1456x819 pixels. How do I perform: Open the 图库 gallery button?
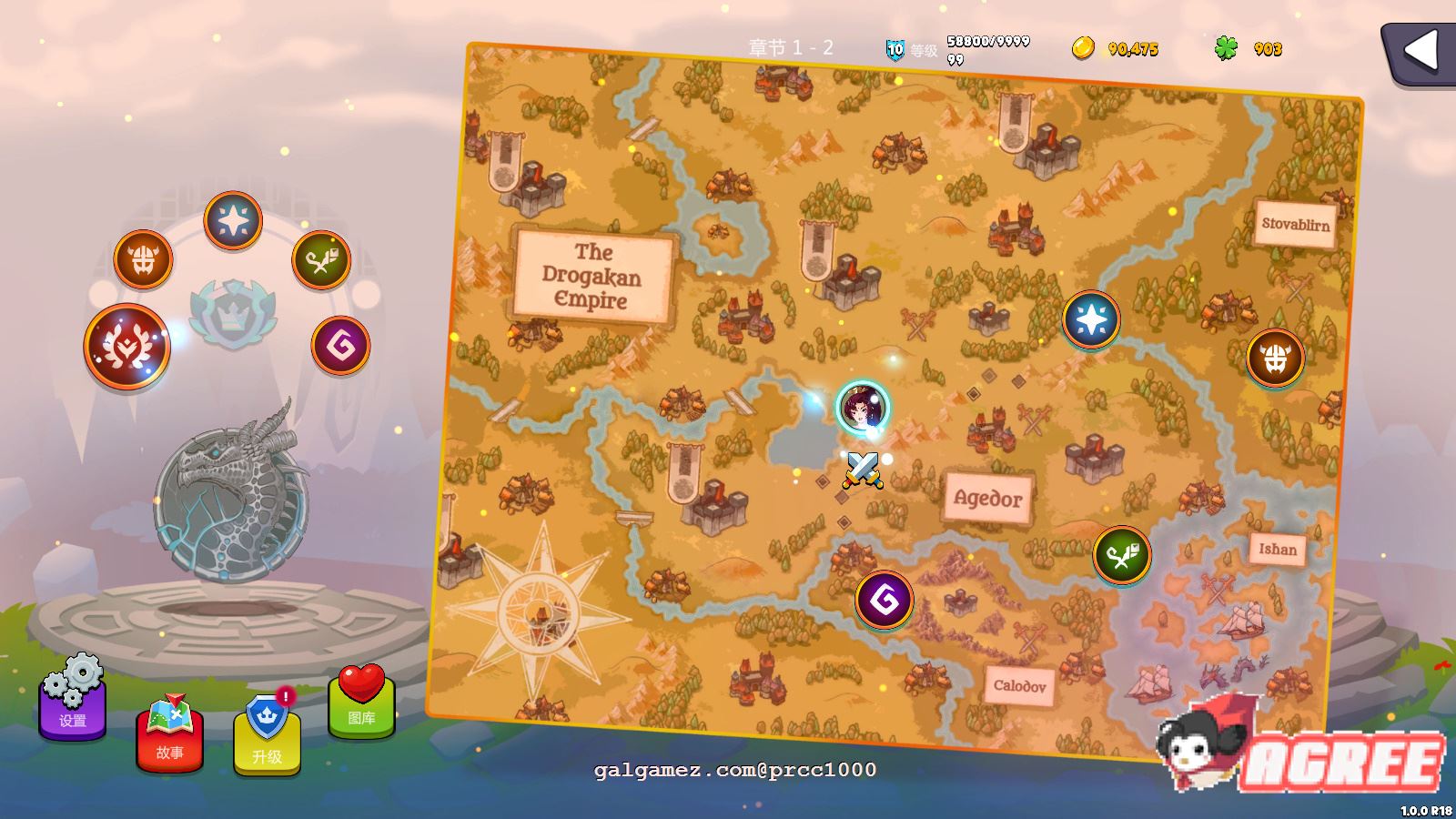click(361, 703)
